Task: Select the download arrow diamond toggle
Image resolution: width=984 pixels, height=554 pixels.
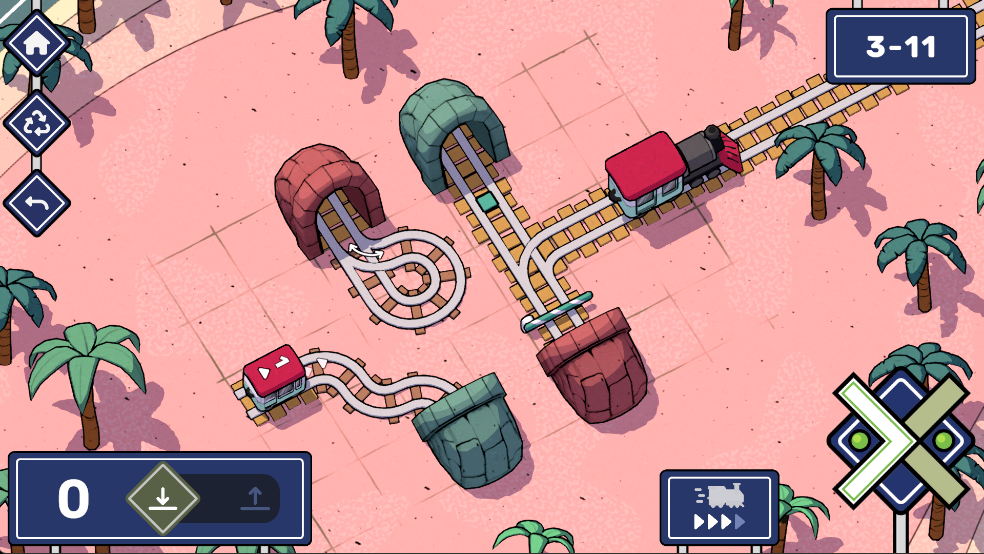Action: pos(163,498)
